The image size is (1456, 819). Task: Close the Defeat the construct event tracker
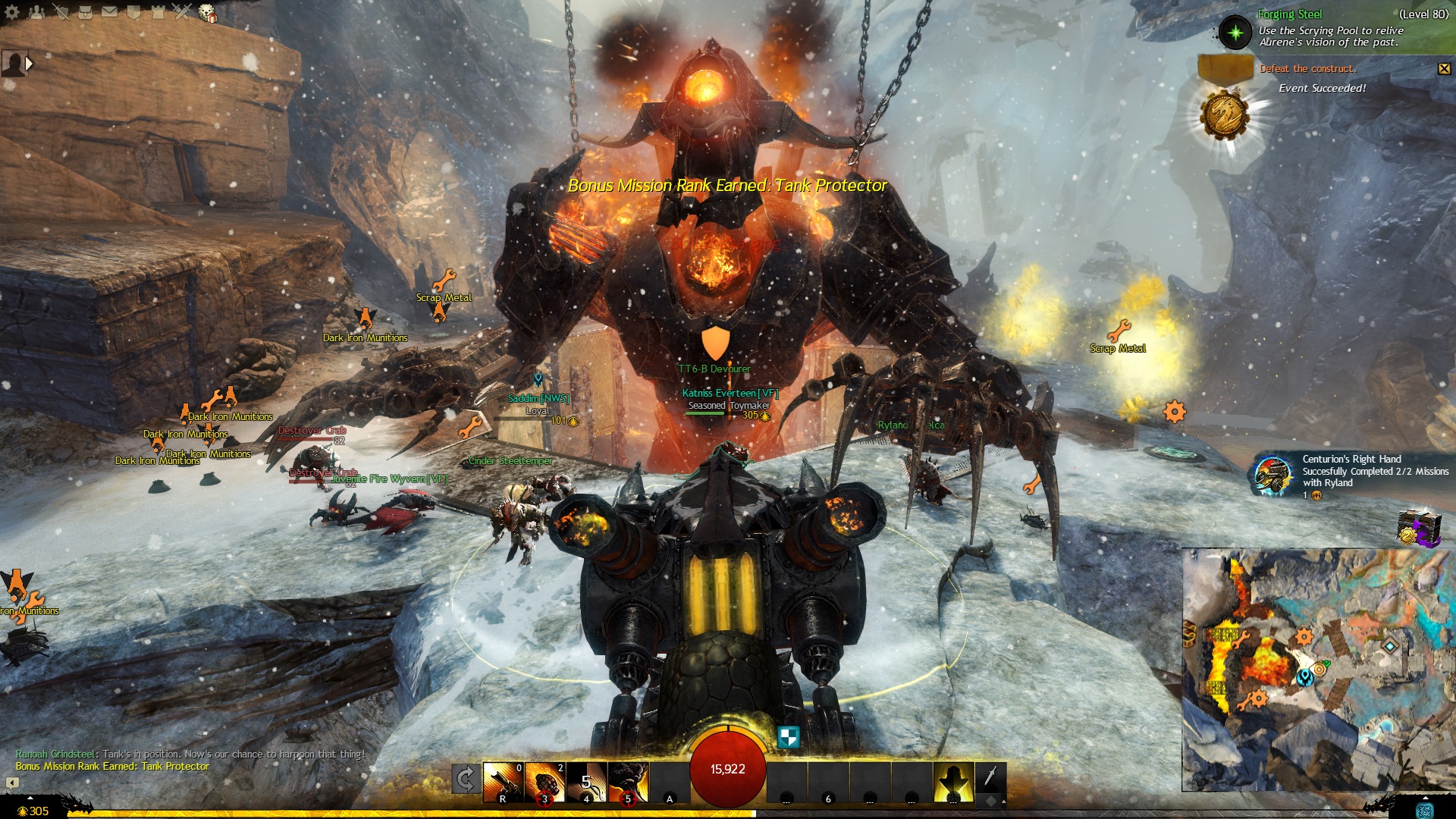[x=1444, y=69]
